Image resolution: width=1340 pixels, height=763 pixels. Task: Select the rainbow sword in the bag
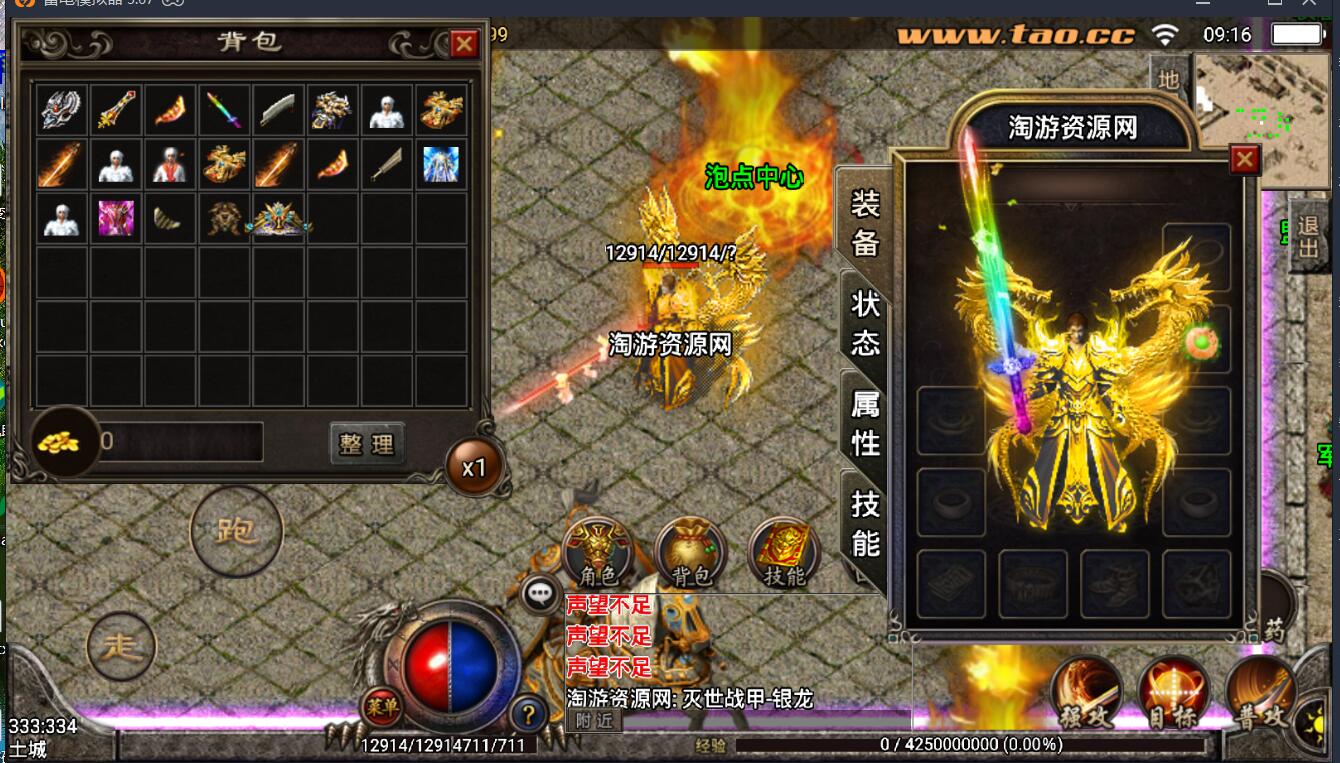tap(224, 110)
